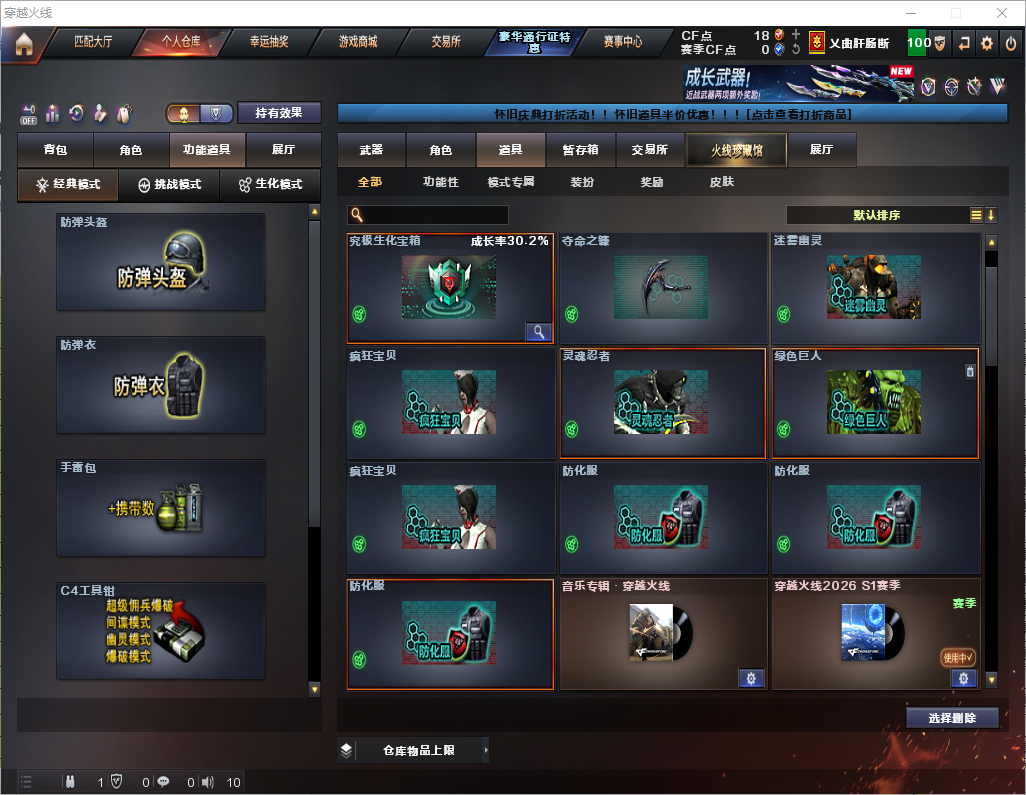1026x795 pixels.
Task: Click the 选择删除 button
Action: pos(952,718)
